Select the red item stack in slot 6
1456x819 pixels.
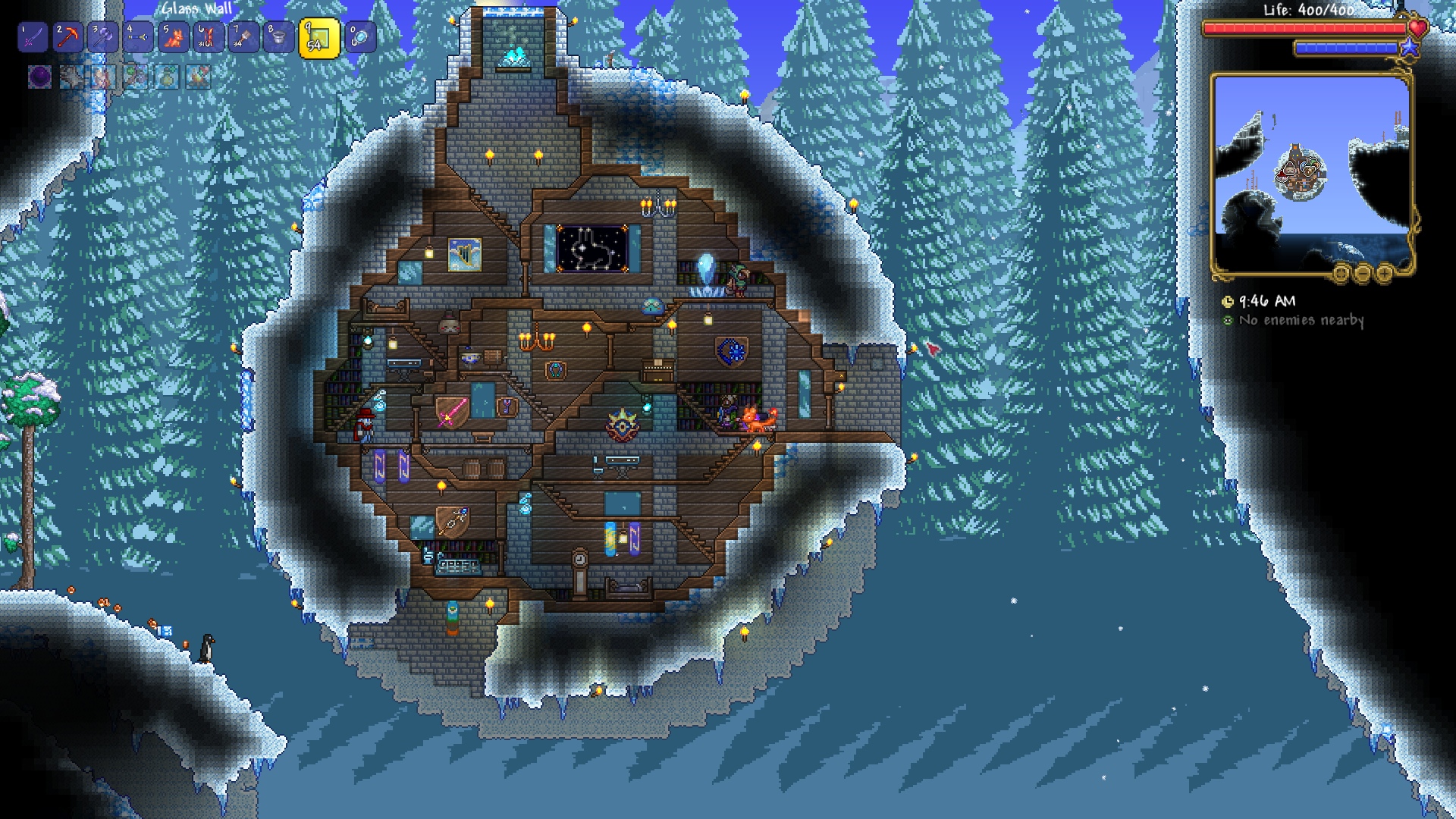[208, 36]
